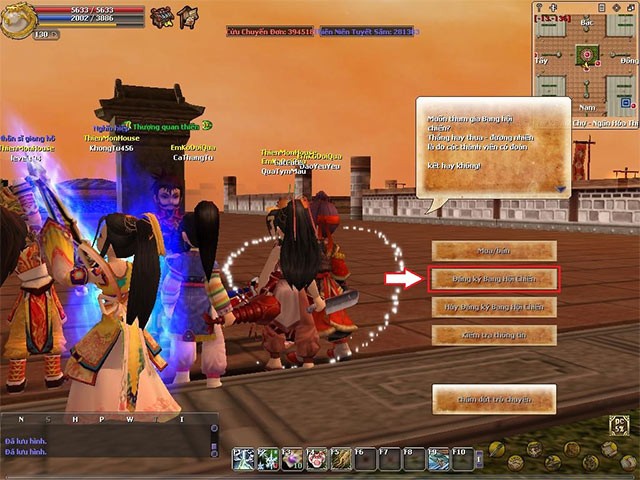End the conversation with Chấm dứt trò chuyện
Image resolution: width=640 pixels, height=480 pixels.
tap(493, 399)
